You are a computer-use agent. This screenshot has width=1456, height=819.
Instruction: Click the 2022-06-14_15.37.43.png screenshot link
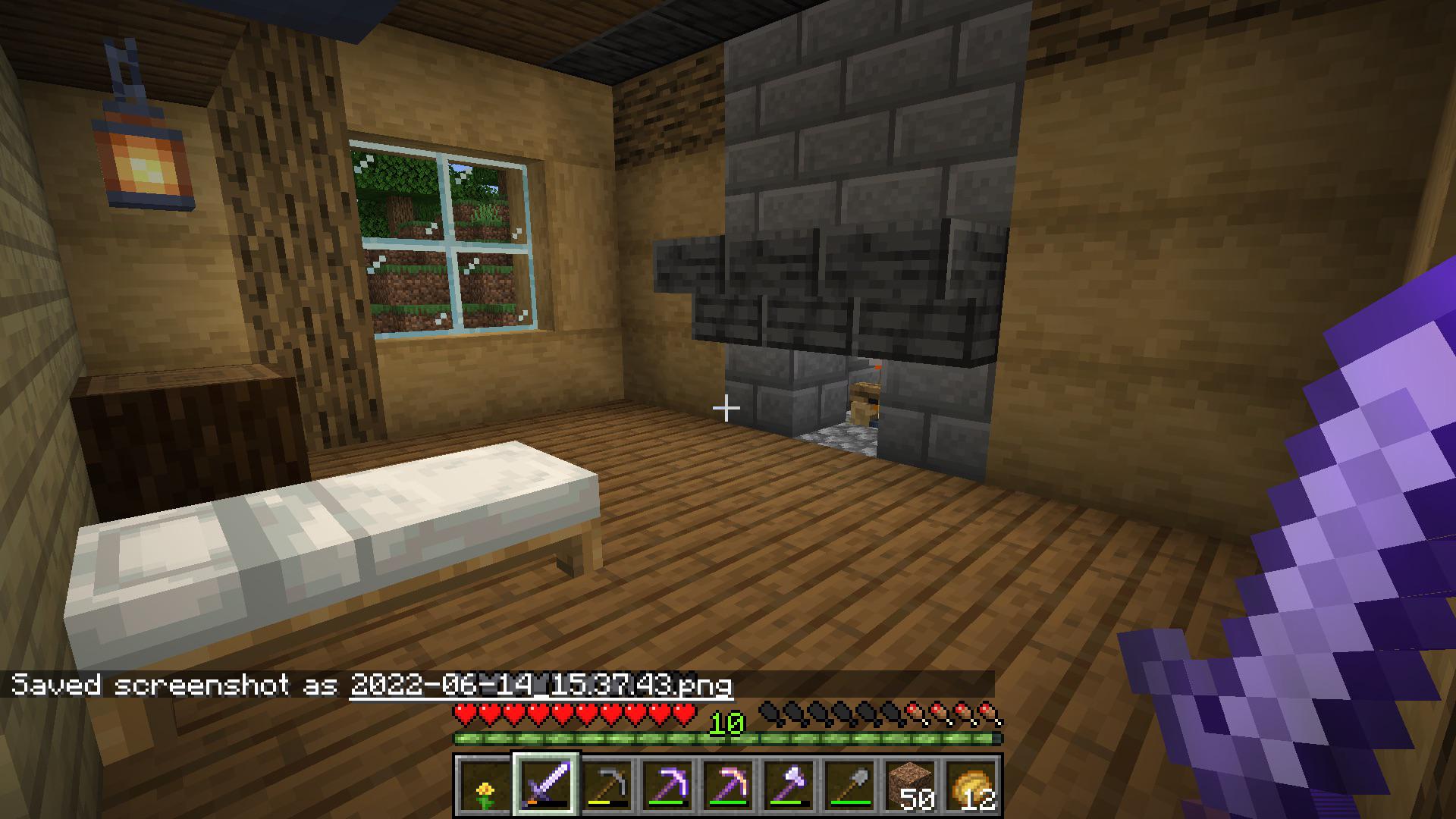[x=540, y=685]
